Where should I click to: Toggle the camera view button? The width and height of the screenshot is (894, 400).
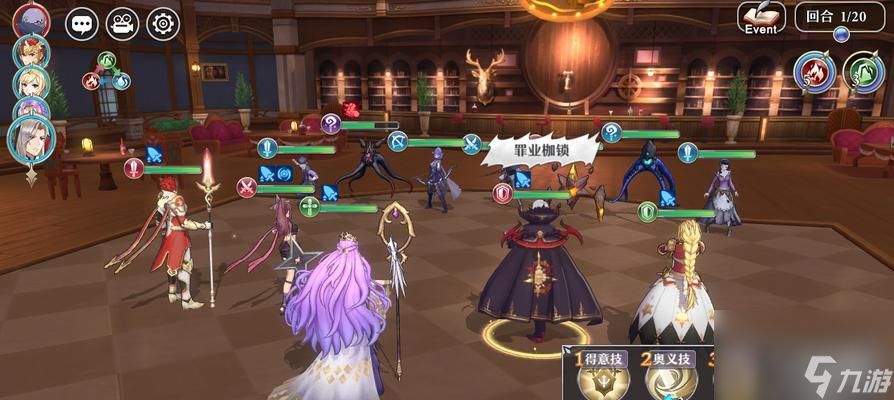[x=122, y=23]
